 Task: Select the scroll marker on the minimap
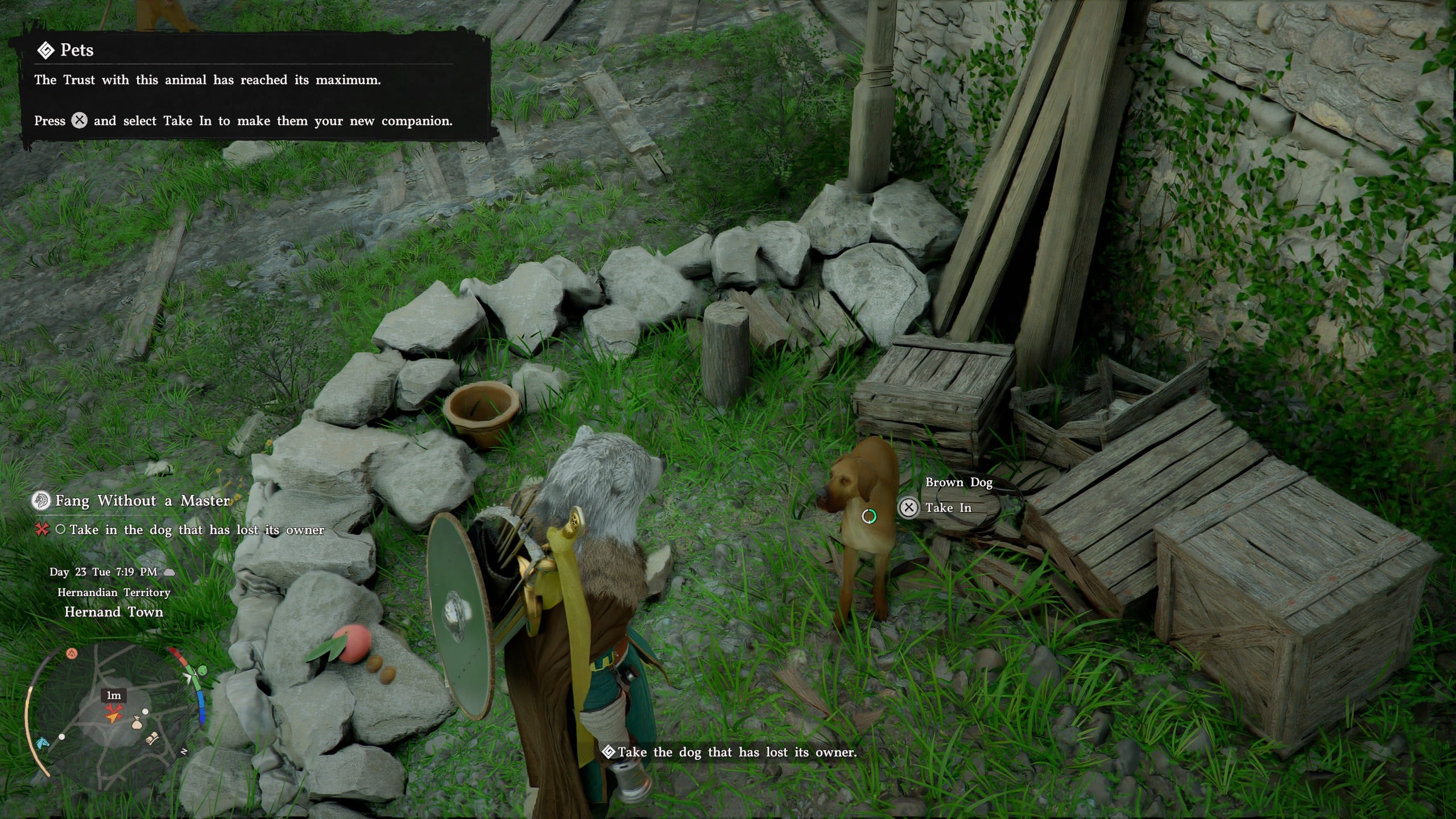[153, 738]
